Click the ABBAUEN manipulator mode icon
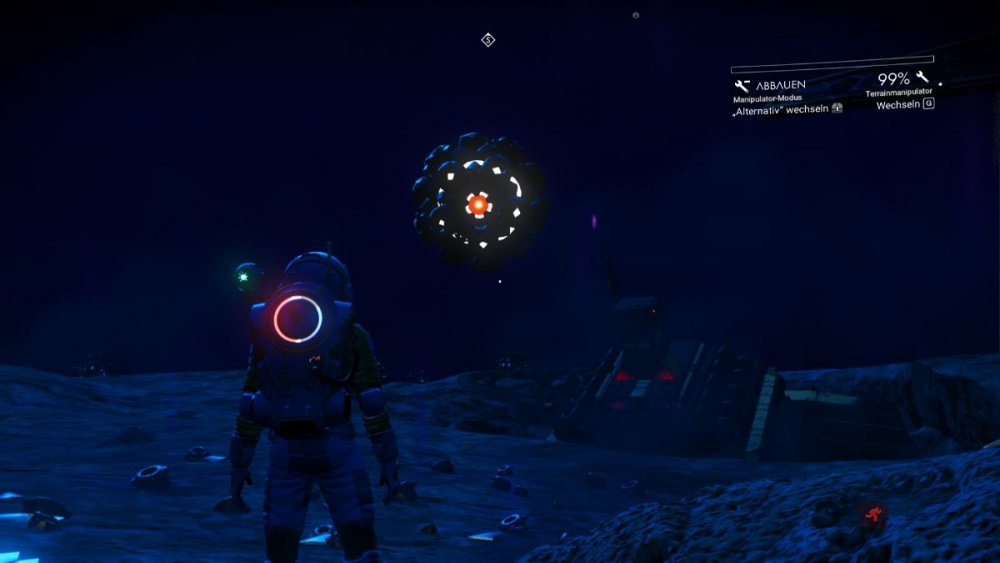The height and width of the screenshot is (563, 1000). pos(742,86)
